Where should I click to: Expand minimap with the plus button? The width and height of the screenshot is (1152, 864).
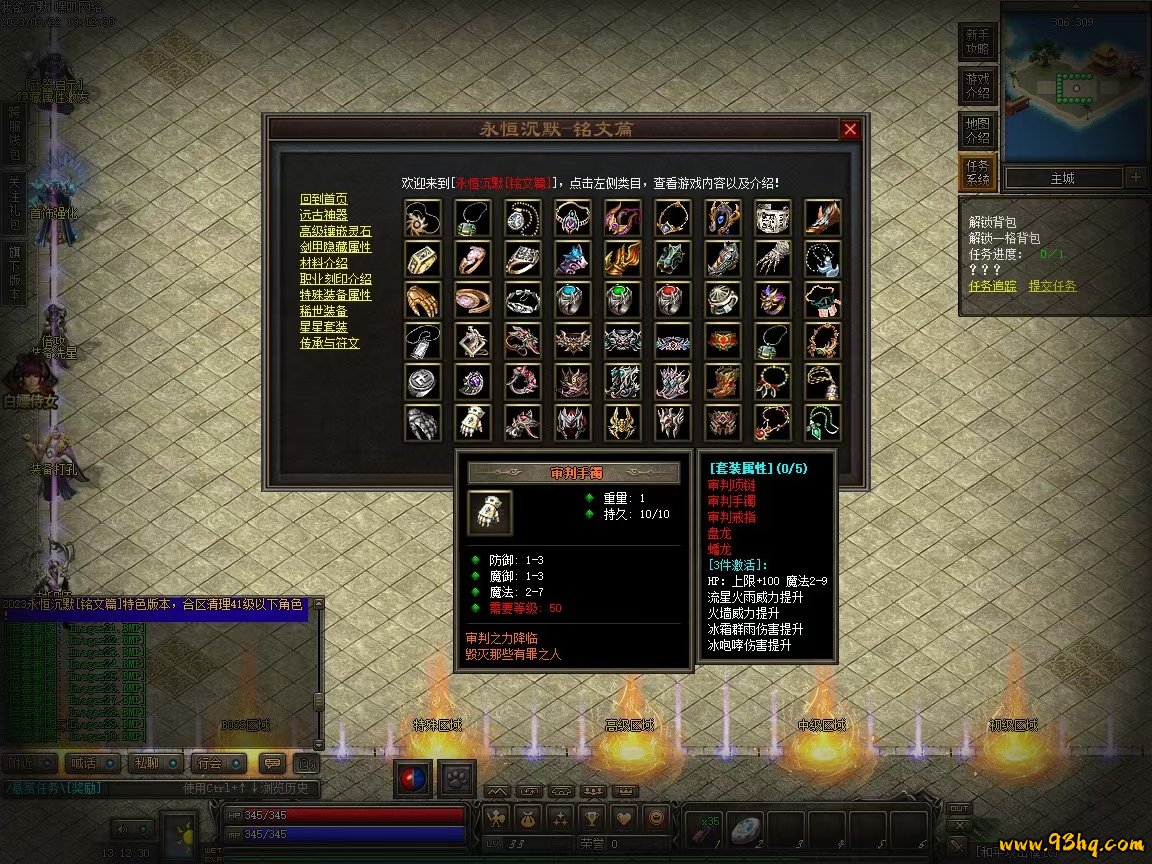coord(1135,178)
